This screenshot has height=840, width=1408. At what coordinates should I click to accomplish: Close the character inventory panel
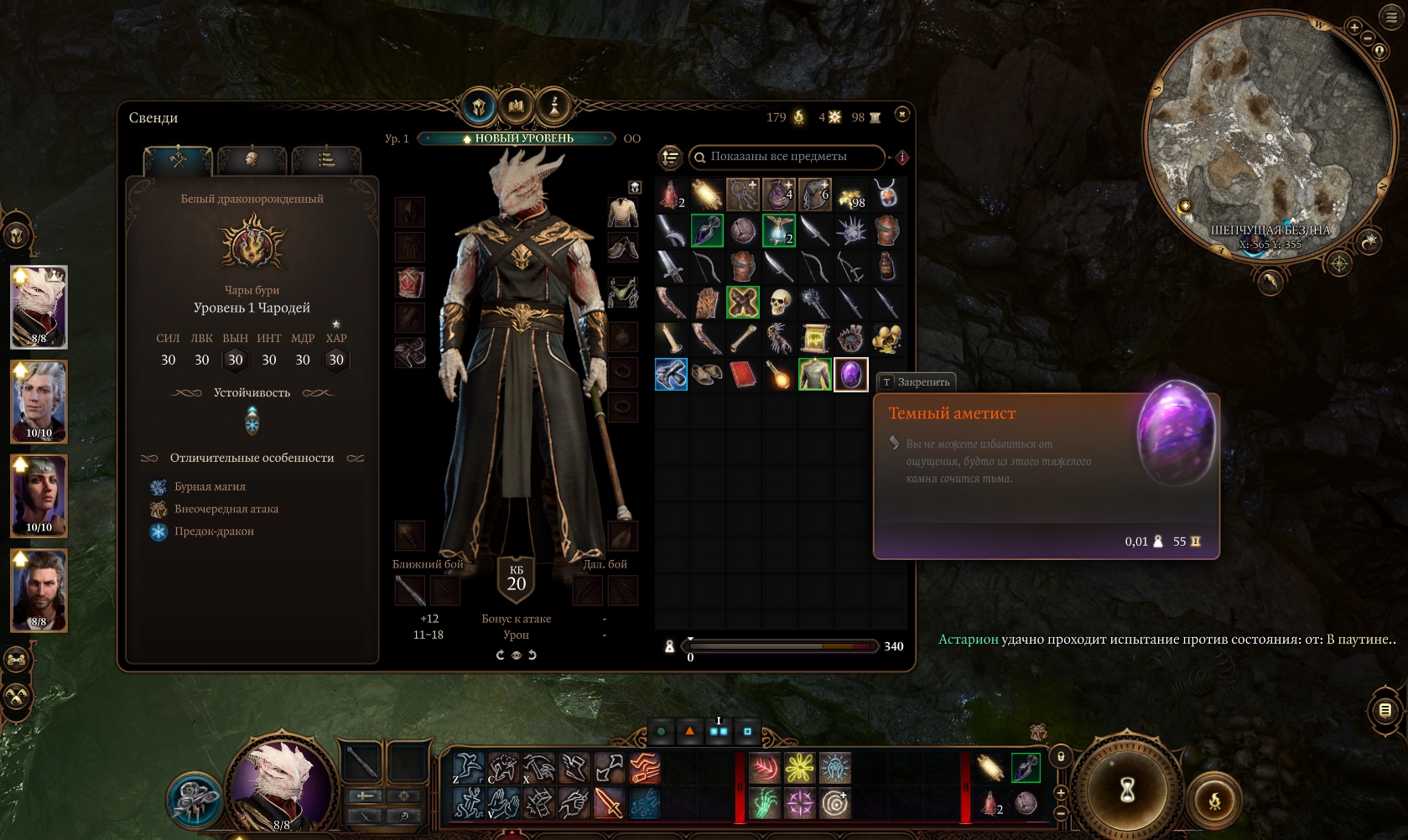pos(901,114)
